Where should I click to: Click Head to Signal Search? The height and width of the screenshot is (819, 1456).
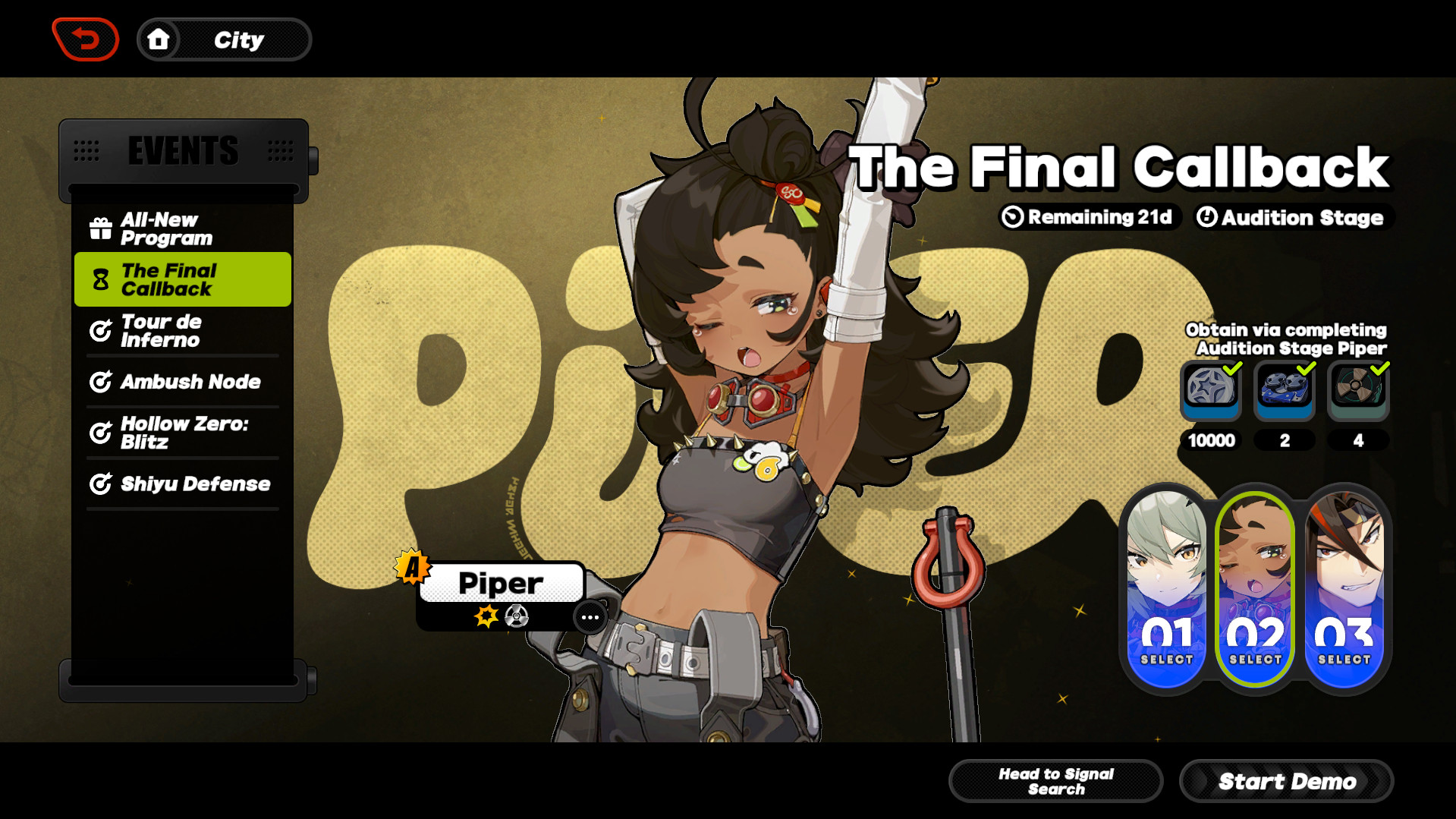(x=1055, y=780)
